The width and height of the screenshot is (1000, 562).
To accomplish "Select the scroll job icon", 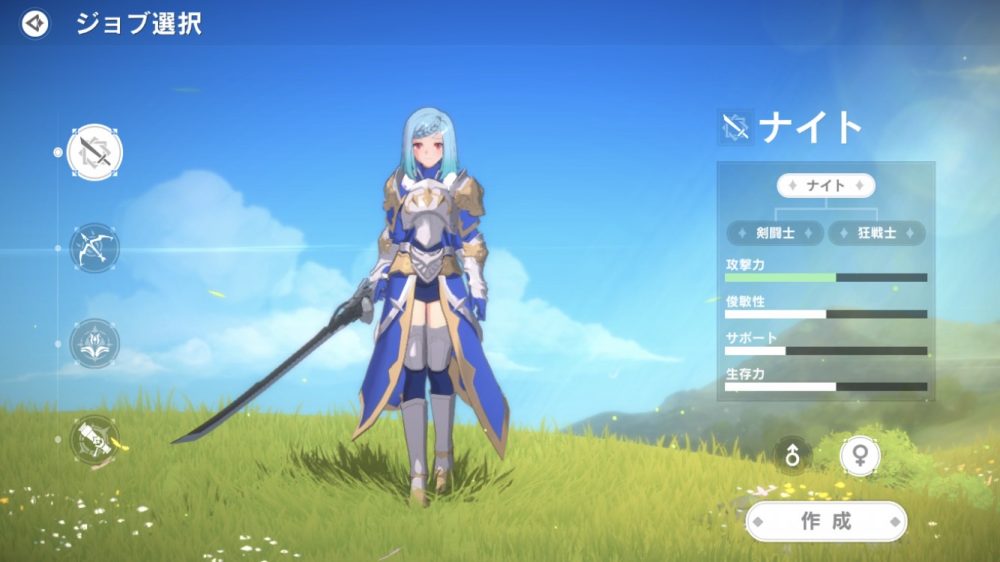I will 94,439.
